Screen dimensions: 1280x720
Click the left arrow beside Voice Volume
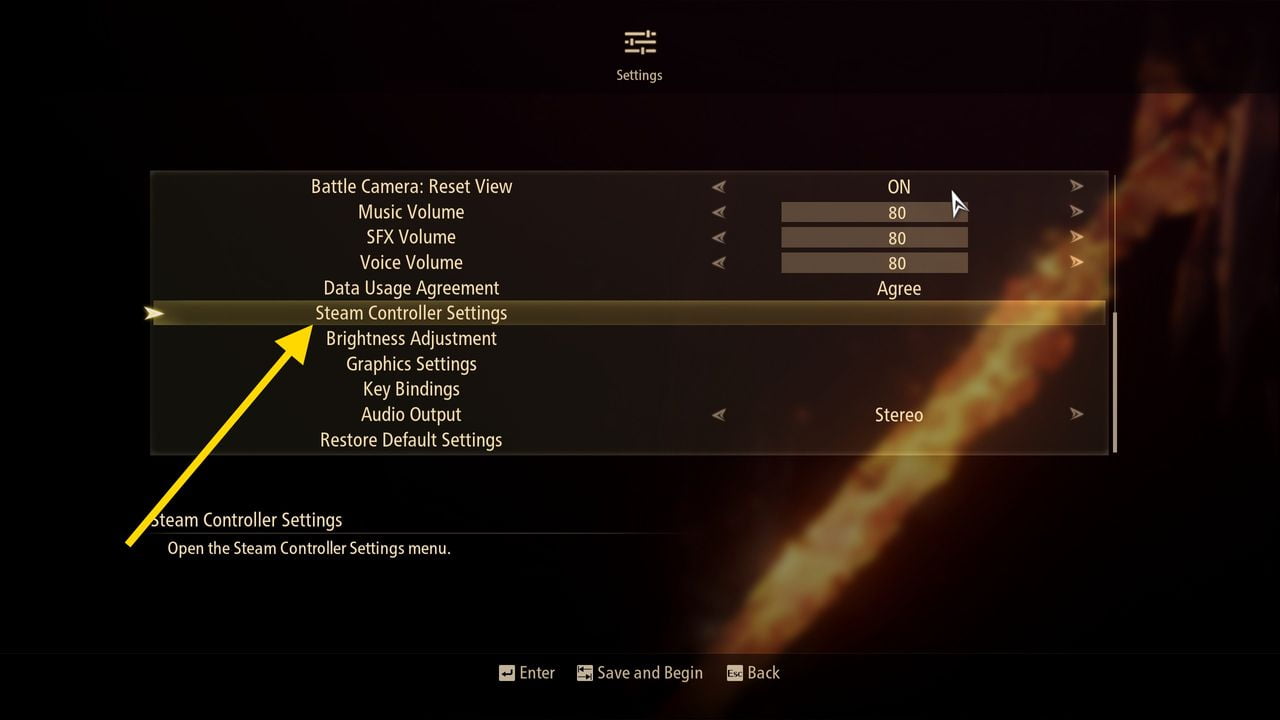tap(719, 262)
